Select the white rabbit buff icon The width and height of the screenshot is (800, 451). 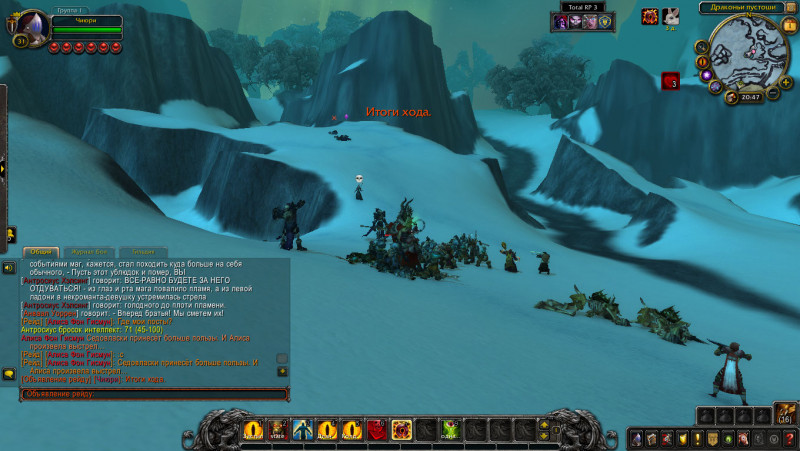(670, 16)
